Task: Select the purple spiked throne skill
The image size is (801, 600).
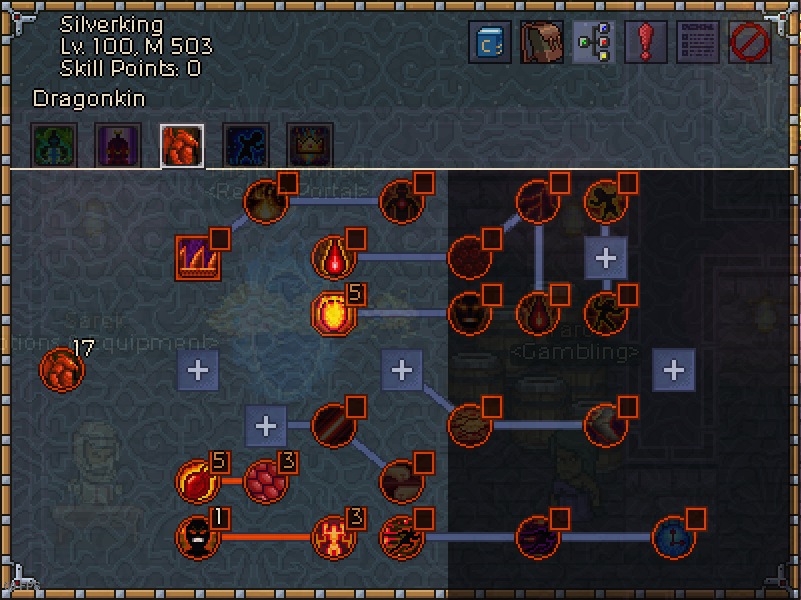Action: pos(197,258)
